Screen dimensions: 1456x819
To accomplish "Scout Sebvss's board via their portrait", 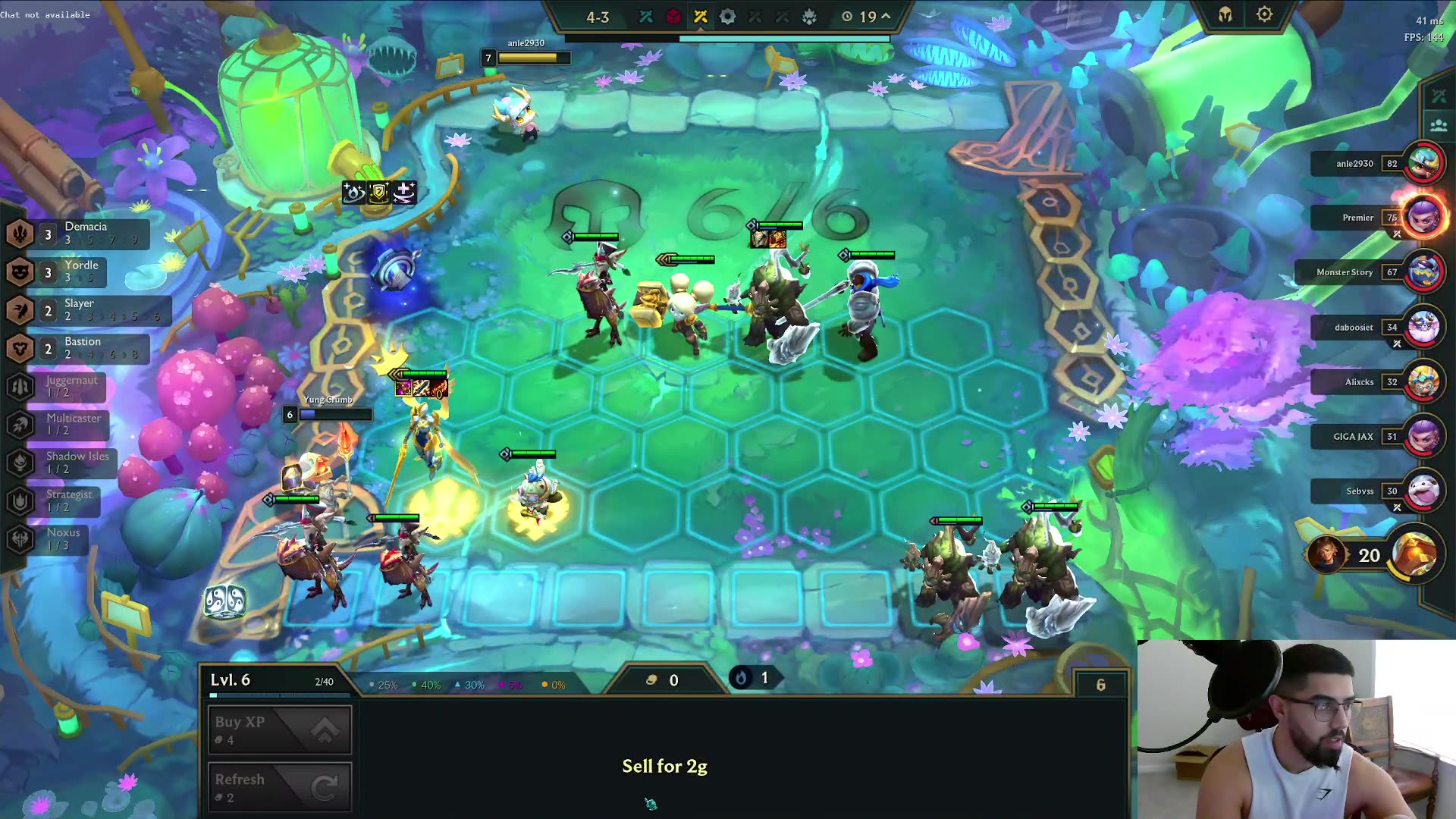I will click(x=1424, y=491).
